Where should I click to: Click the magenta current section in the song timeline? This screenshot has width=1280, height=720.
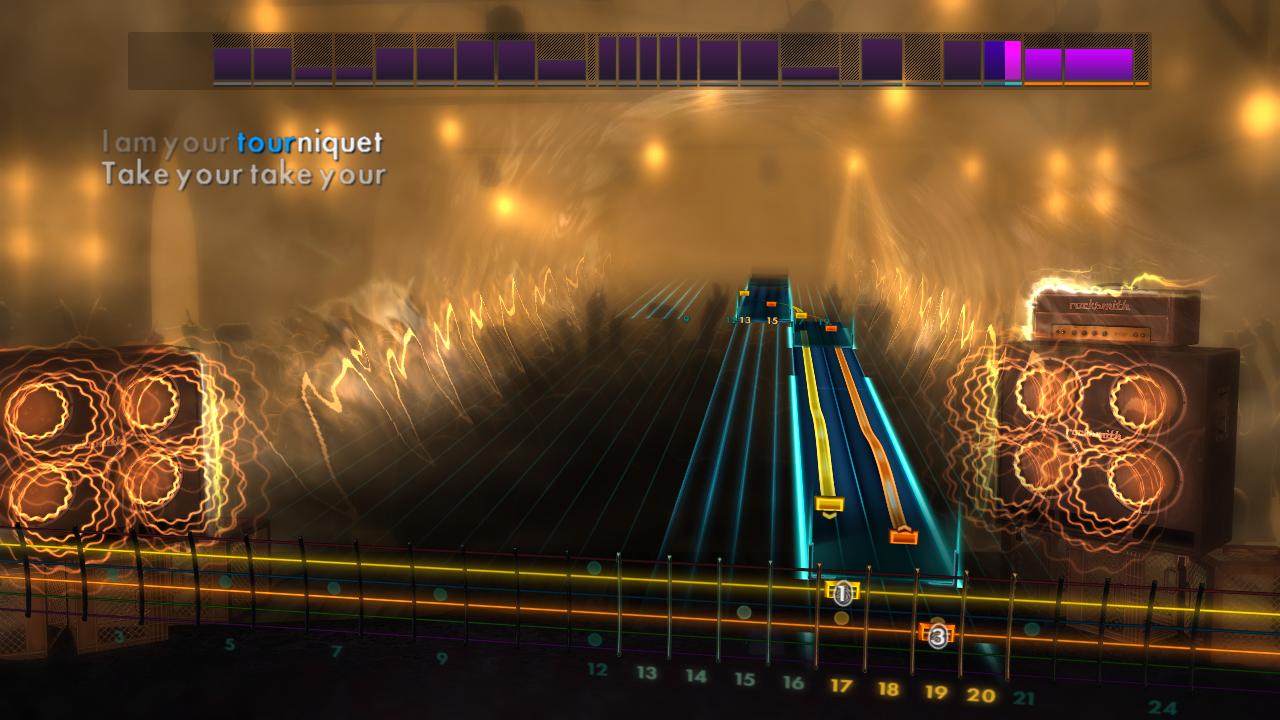1012,60
